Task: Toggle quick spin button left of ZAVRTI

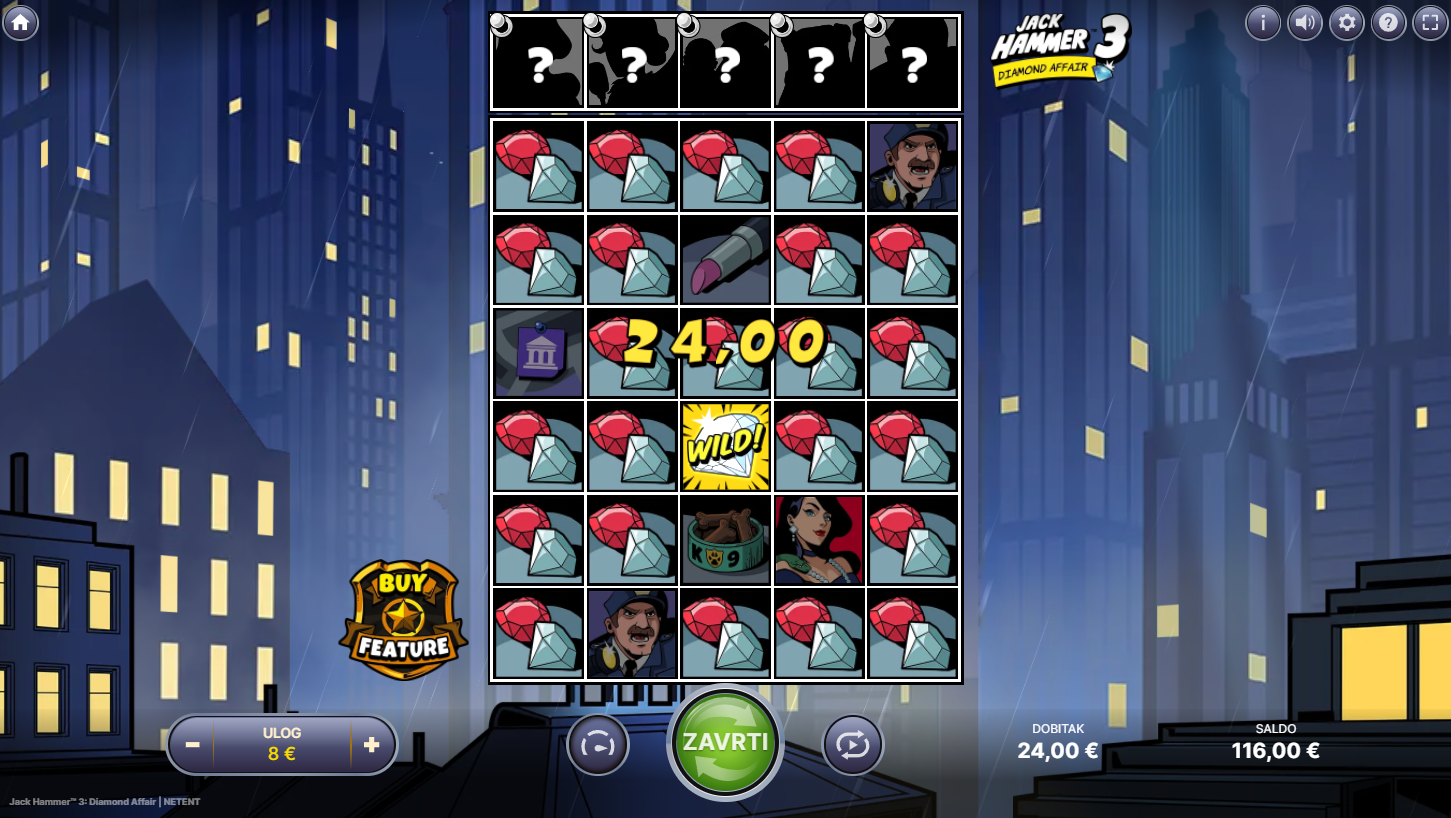Action: (598, 745)
